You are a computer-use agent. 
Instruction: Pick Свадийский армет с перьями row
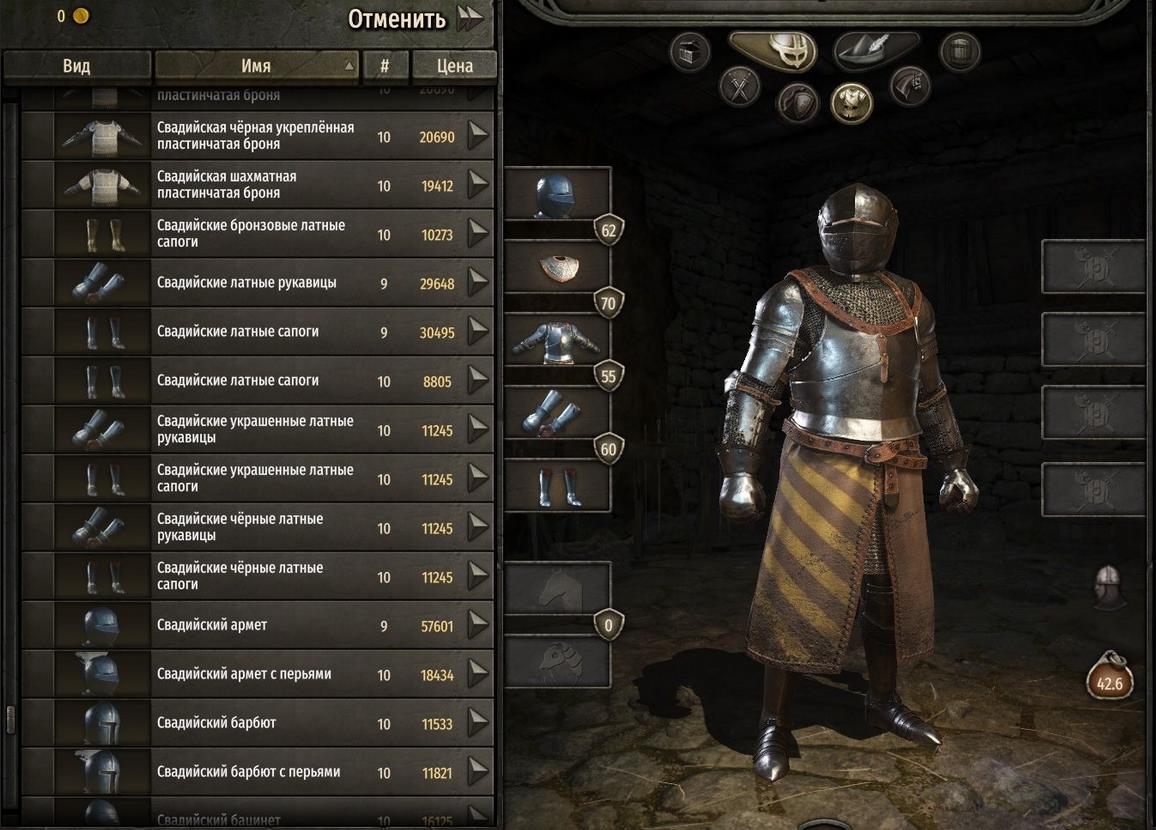tap(256, 675)
